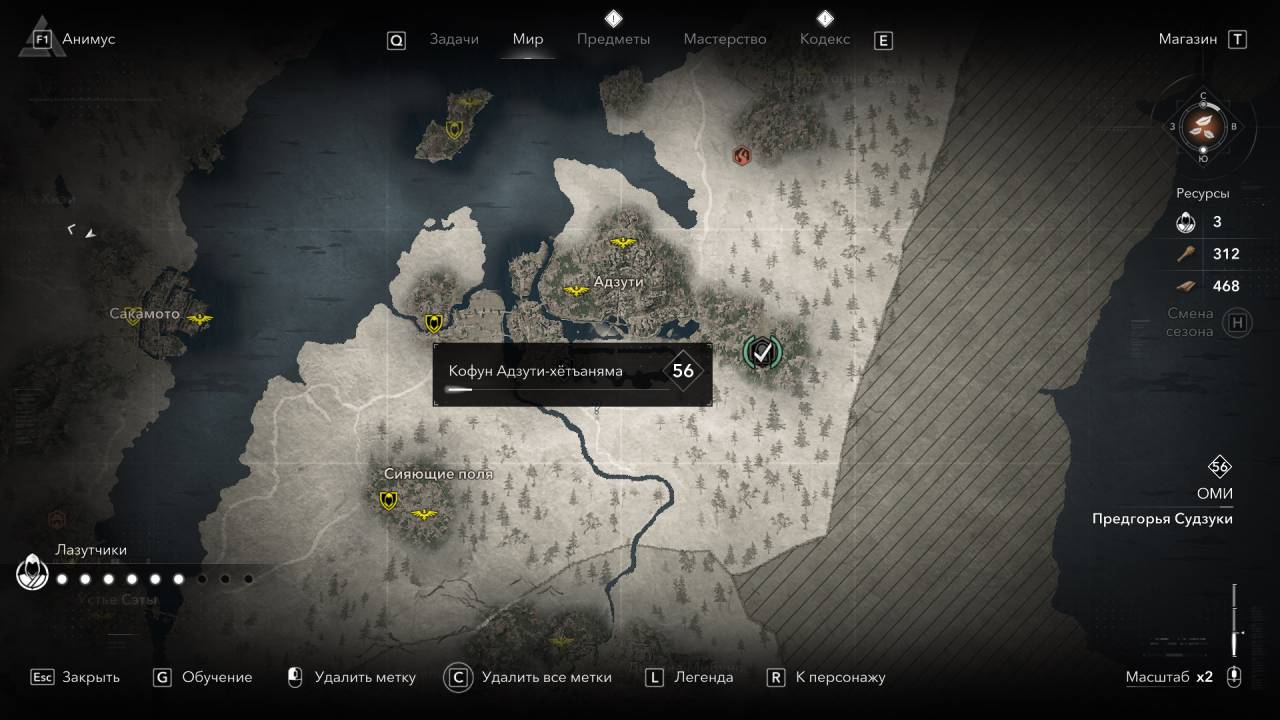Open the Кодекс tab
Screen dimensions: 1280x720
point(824,39)
